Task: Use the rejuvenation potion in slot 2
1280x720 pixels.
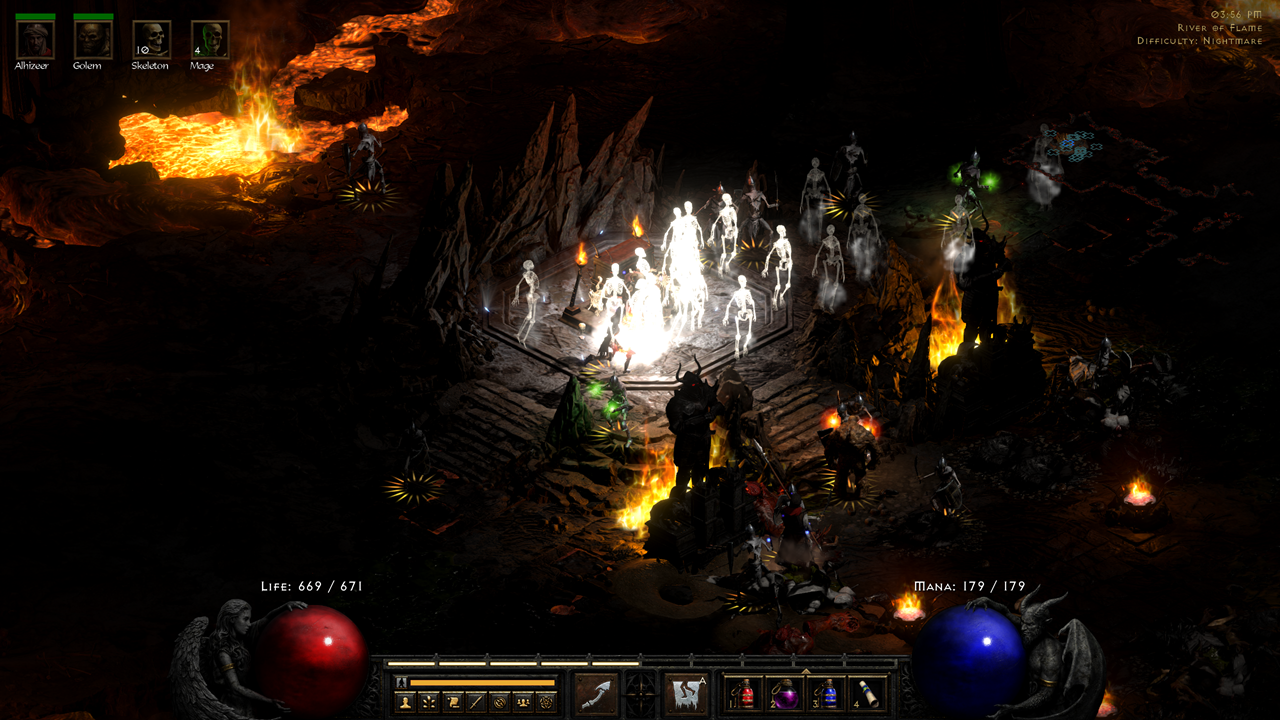Action: (x=786, y=695)
